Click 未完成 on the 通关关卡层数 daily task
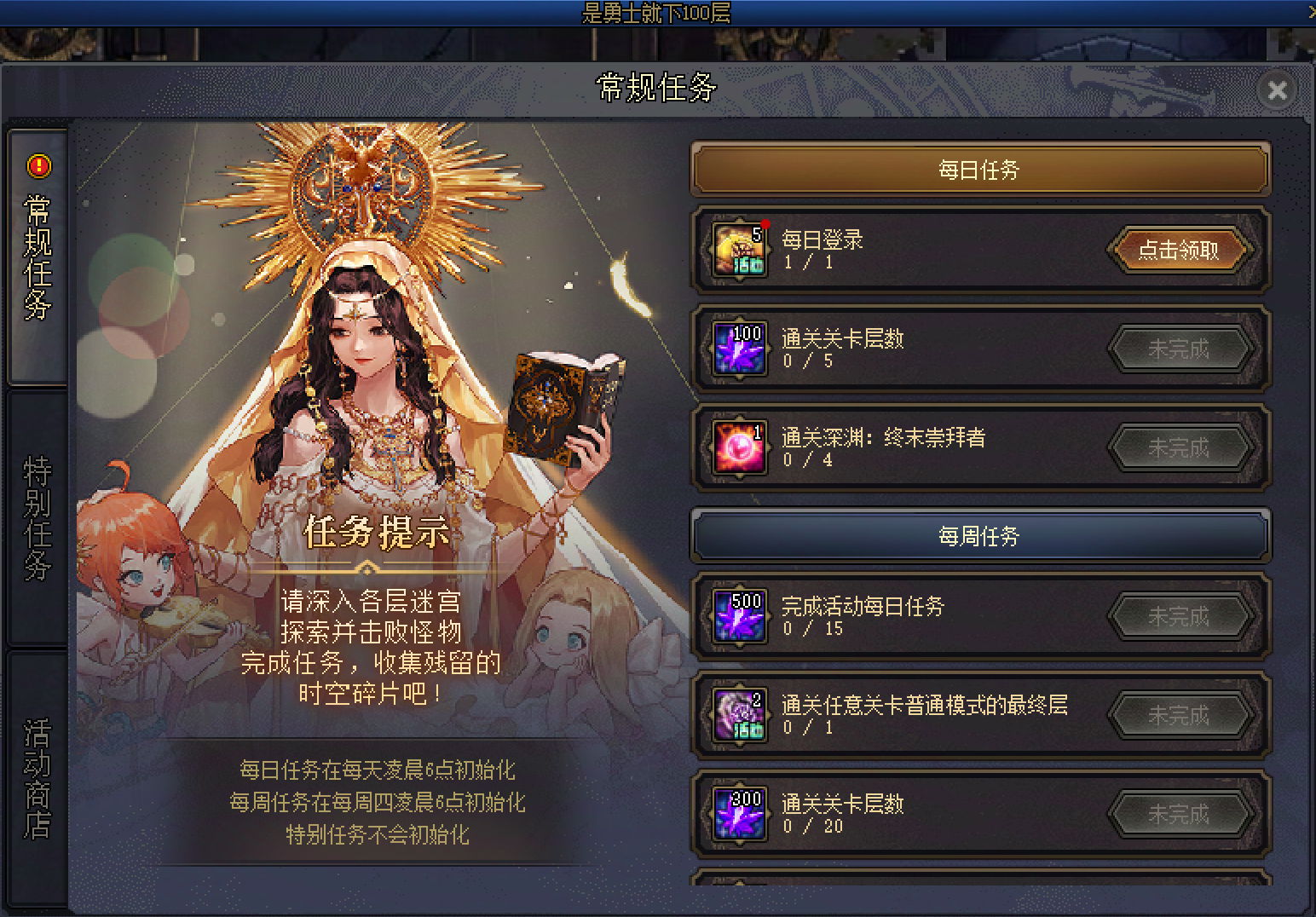 (1180, 349)
